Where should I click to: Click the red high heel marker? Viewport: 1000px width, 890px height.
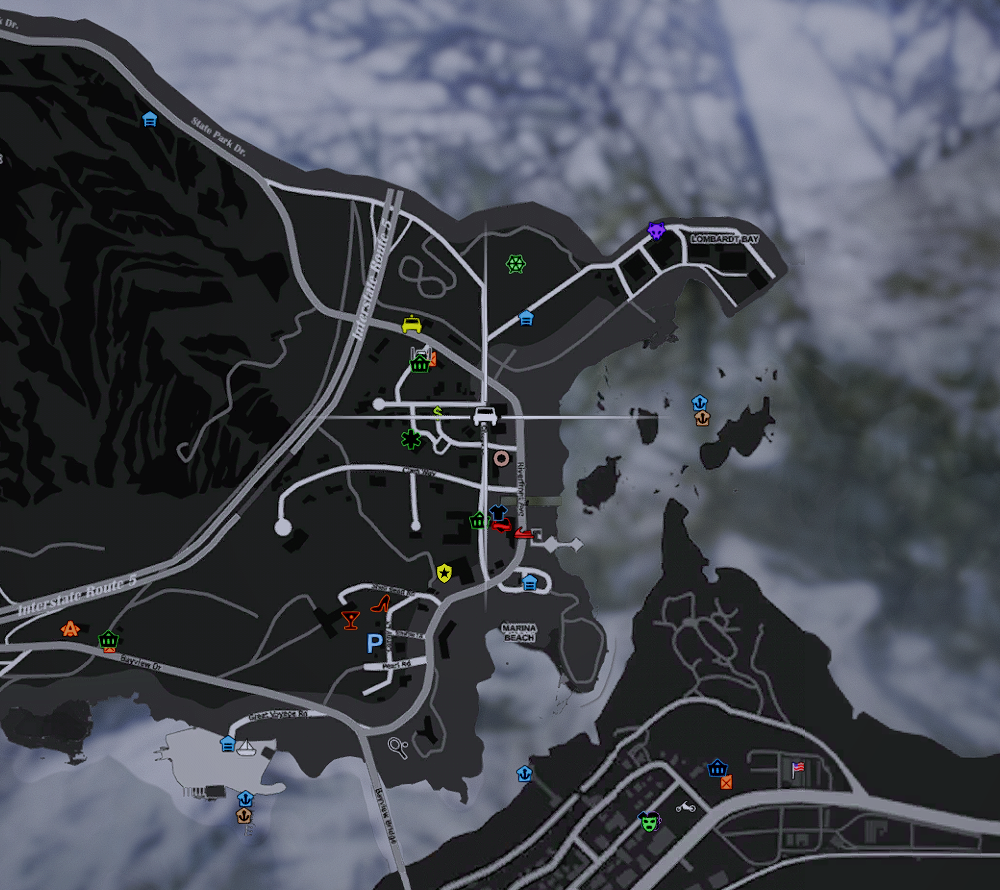(x=380, y=603)
